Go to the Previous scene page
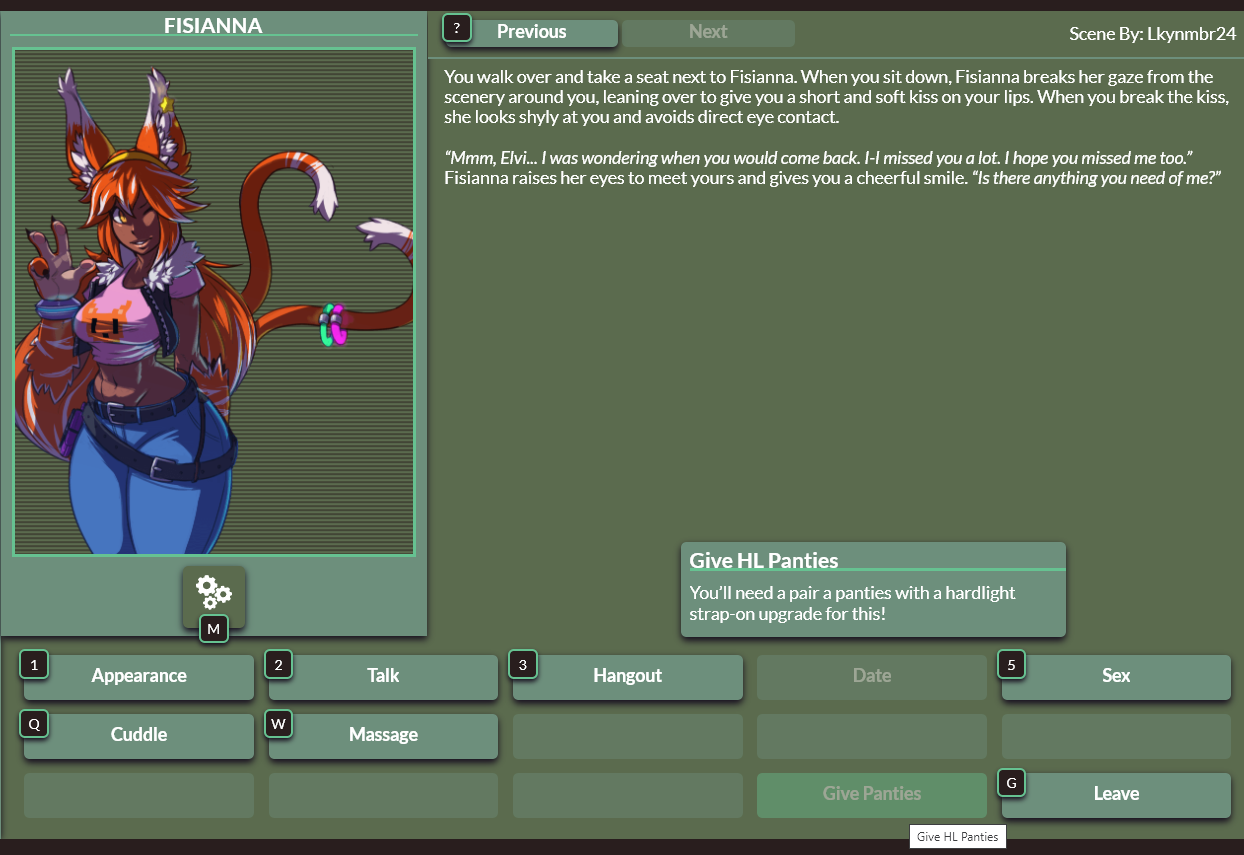The height and width of the screenshot is (855, 1244). pos(531,32)
